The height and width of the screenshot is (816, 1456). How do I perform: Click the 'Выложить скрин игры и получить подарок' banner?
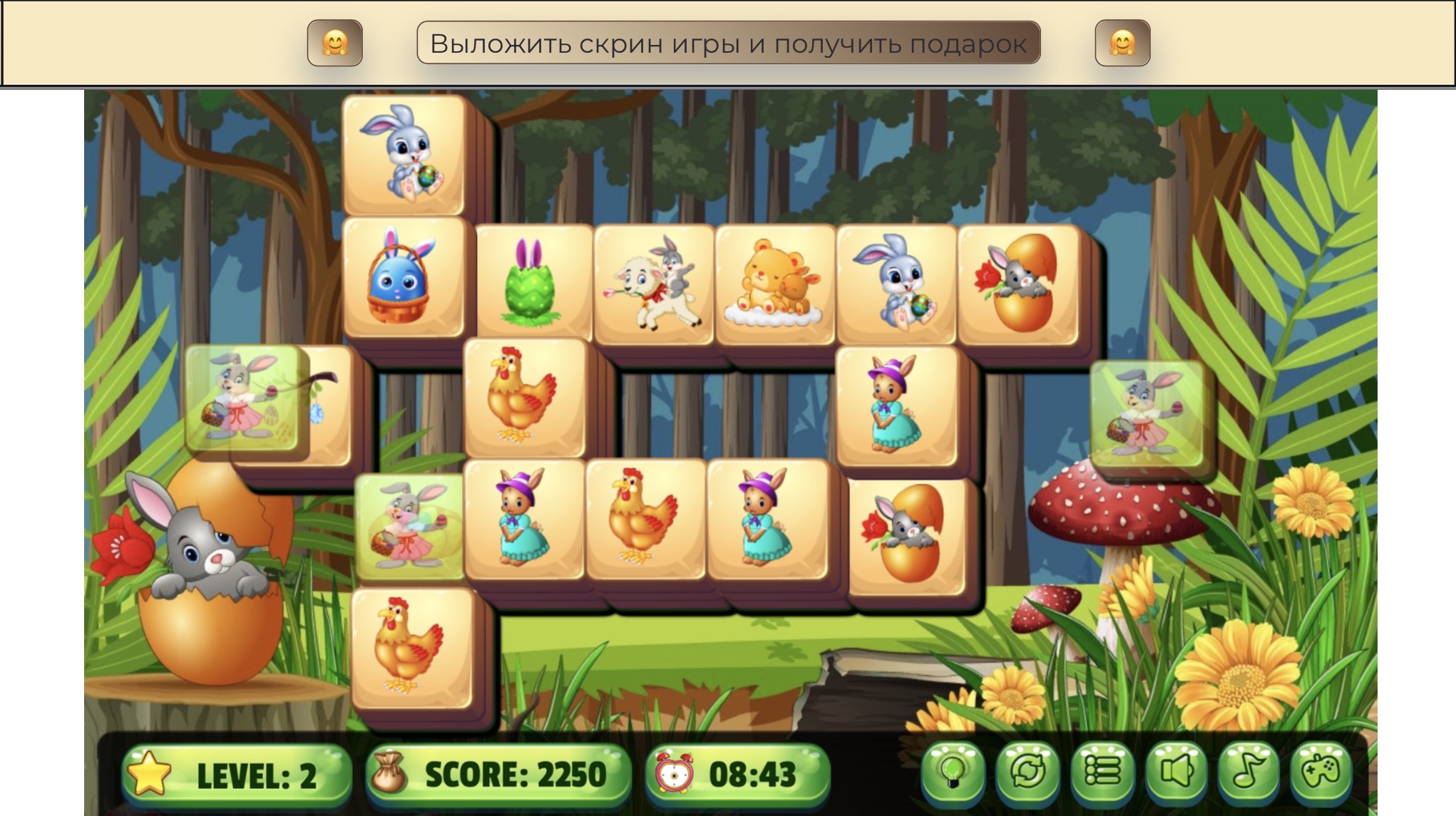pos(728,43)
